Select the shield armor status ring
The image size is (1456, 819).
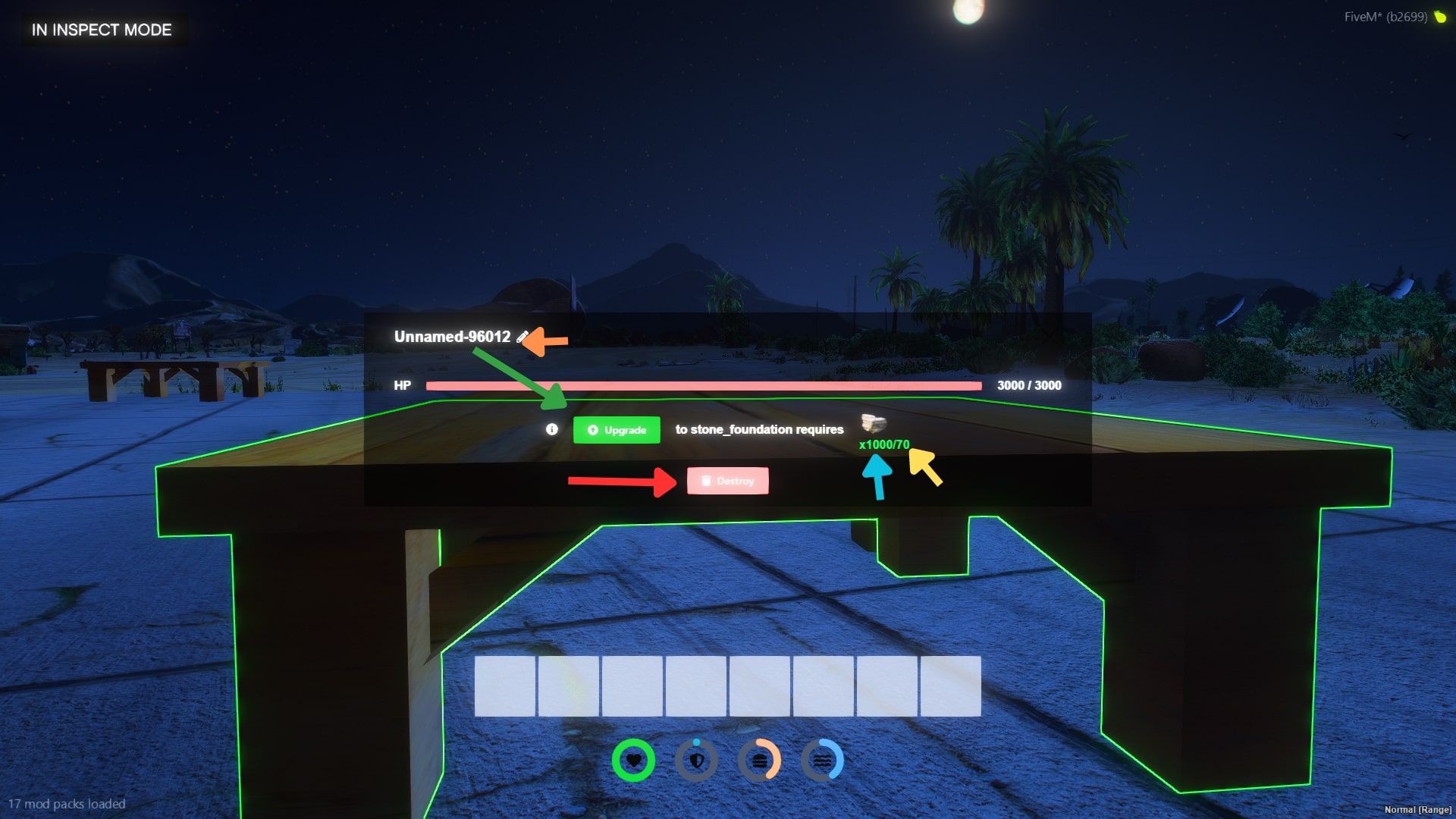[x=696, y=760]
